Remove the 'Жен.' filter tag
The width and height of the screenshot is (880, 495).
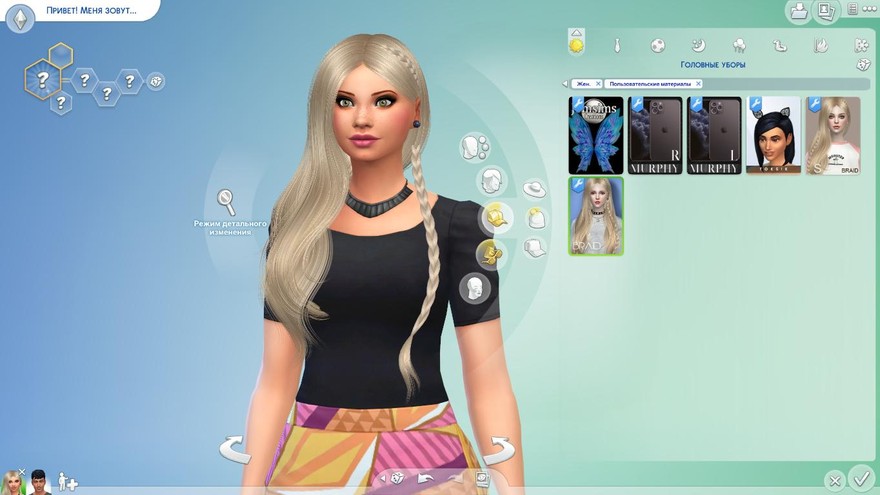coord(596,84)
